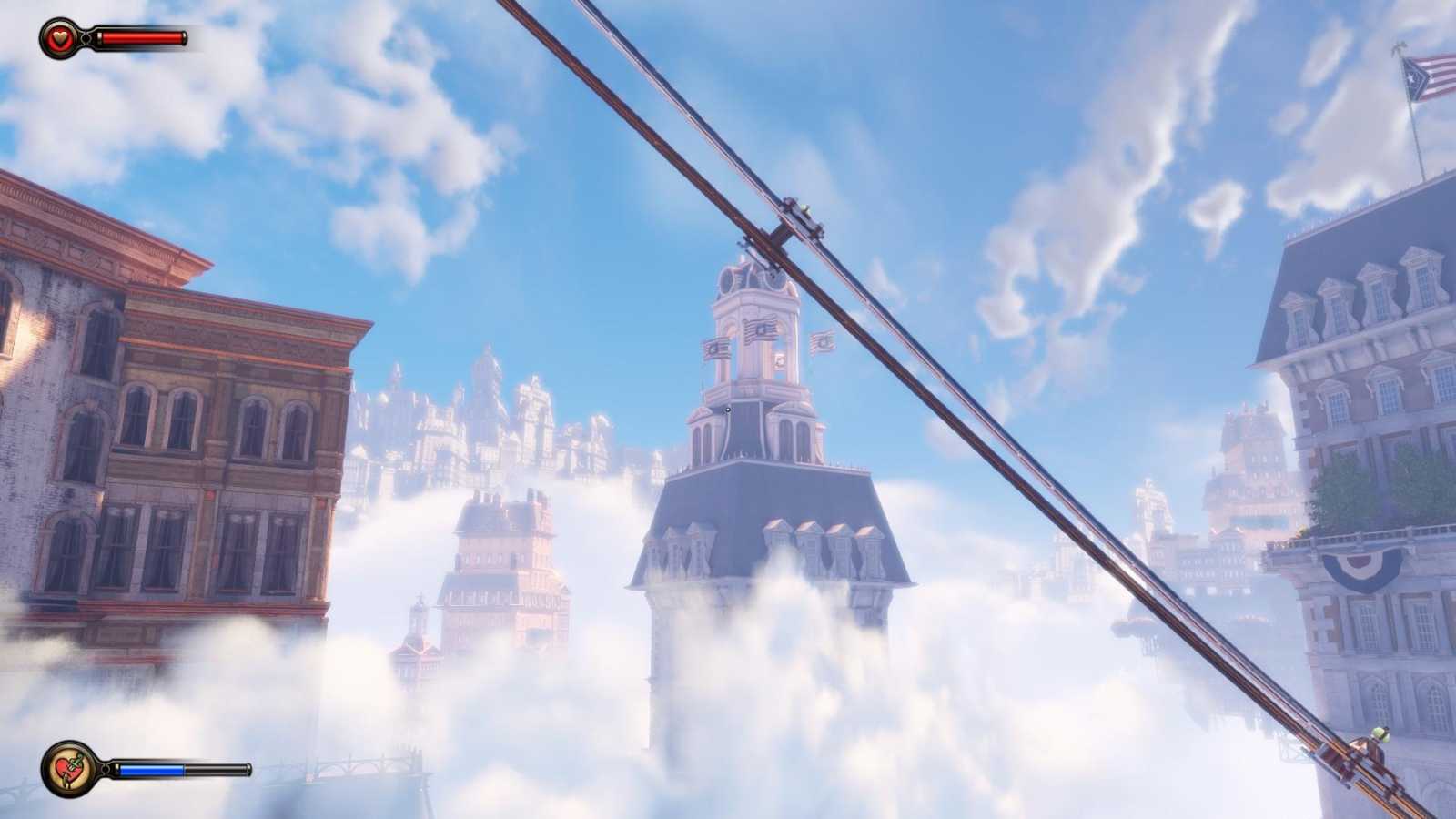
Task: Toggle the circular emblem on the health meter
Action: point(56,37)
